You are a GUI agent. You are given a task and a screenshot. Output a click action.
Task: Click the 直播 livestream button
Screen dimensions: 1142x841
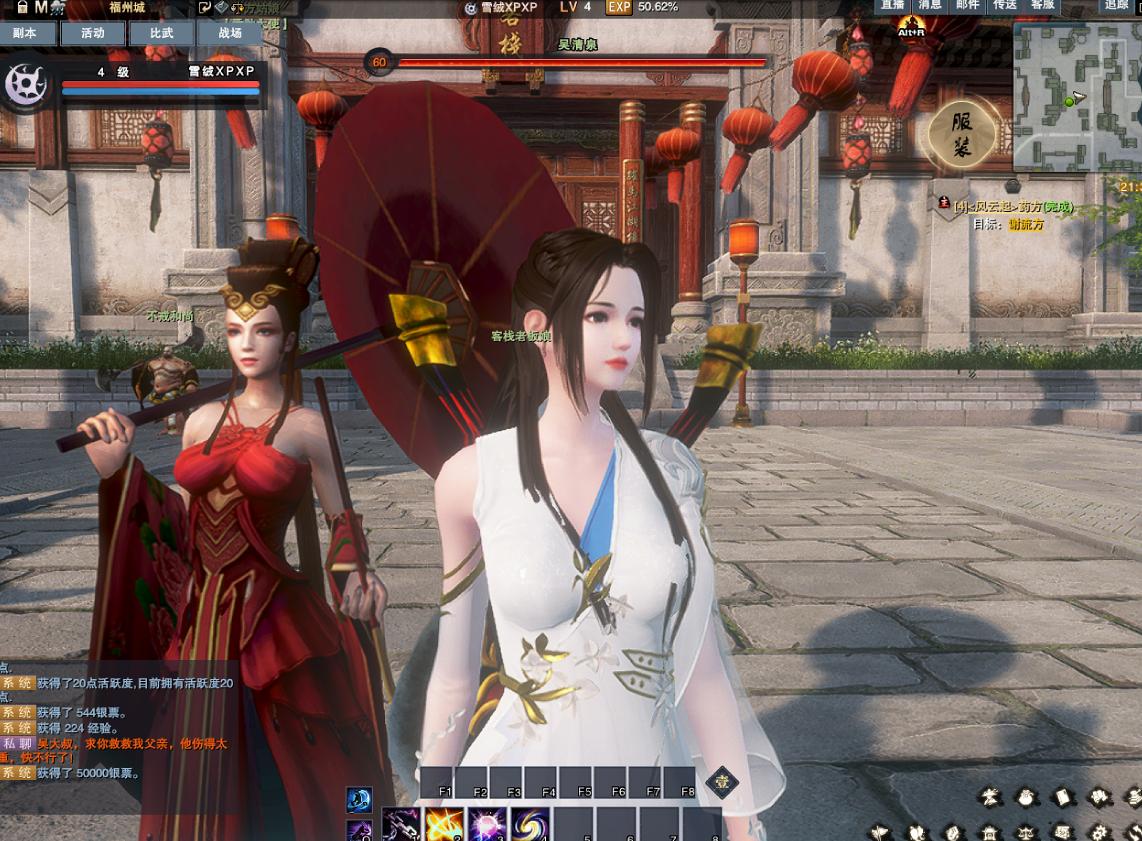point(895,6)
